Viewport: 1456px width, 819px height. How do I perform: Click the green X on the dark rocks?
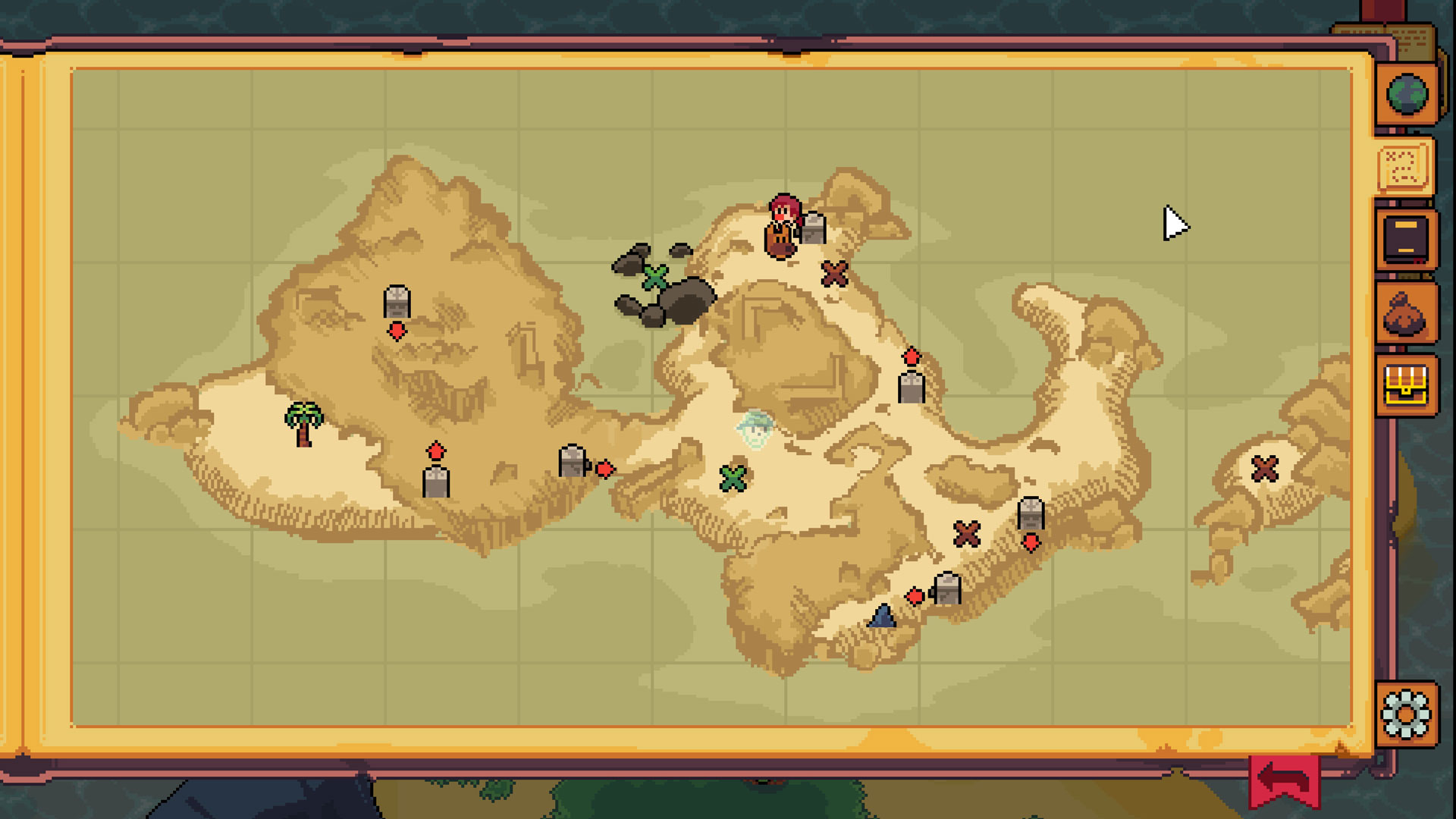[655, 278]
